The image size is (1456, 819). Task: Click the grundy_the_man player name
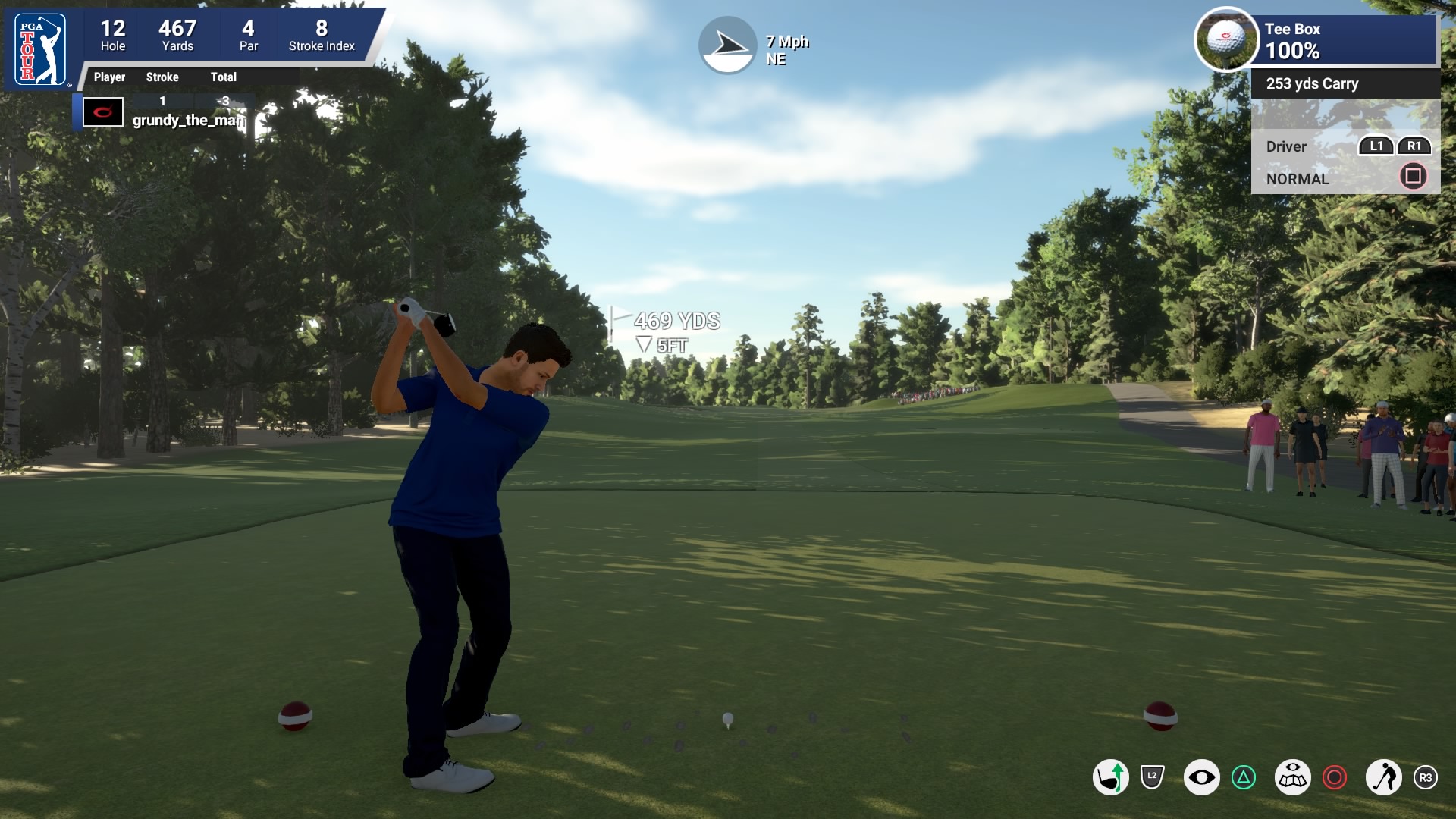point(186,119)
